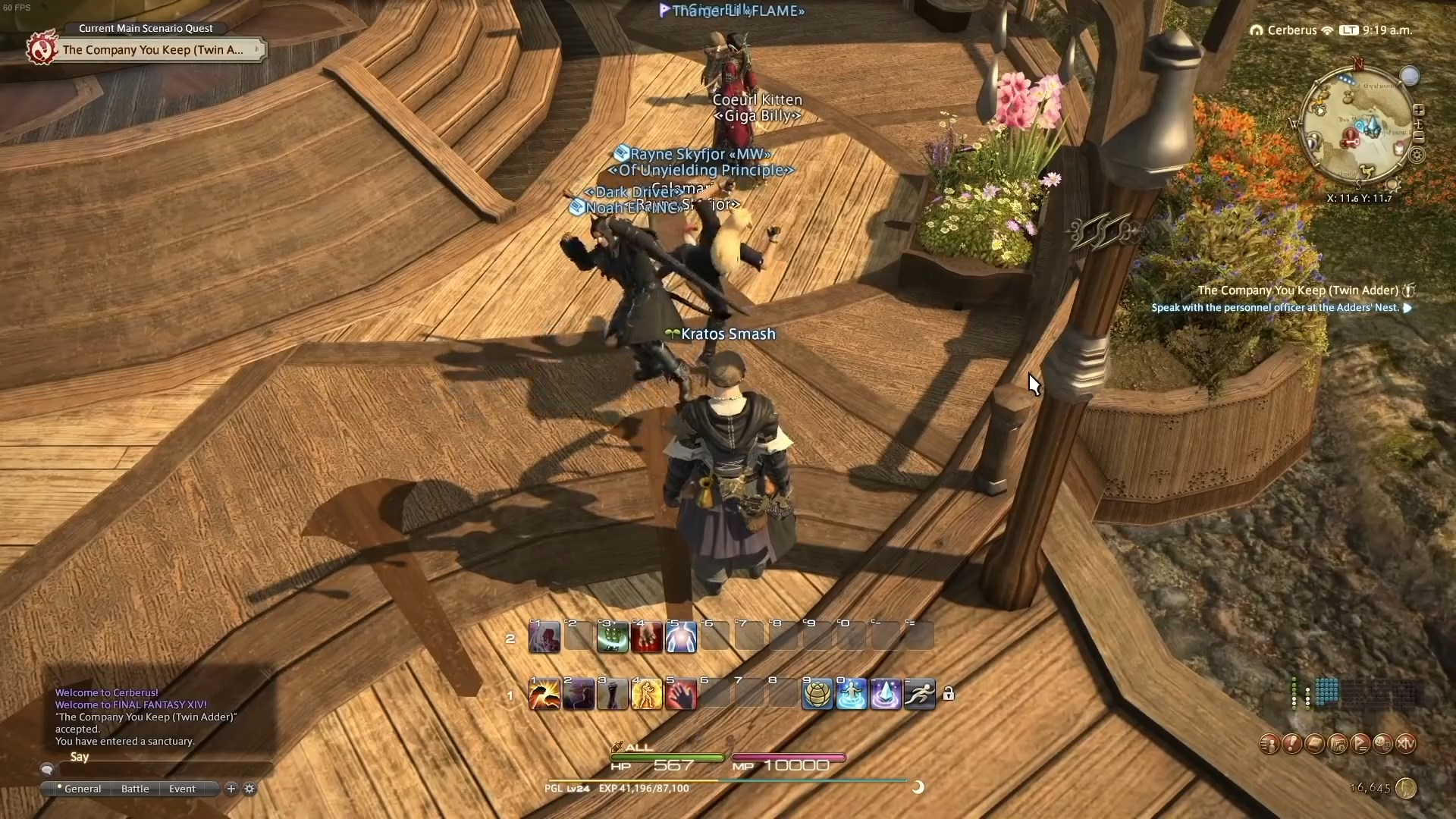Open the Free Company flag menu icon
The image size is (1456, 819).
(x=1360, y=745)
